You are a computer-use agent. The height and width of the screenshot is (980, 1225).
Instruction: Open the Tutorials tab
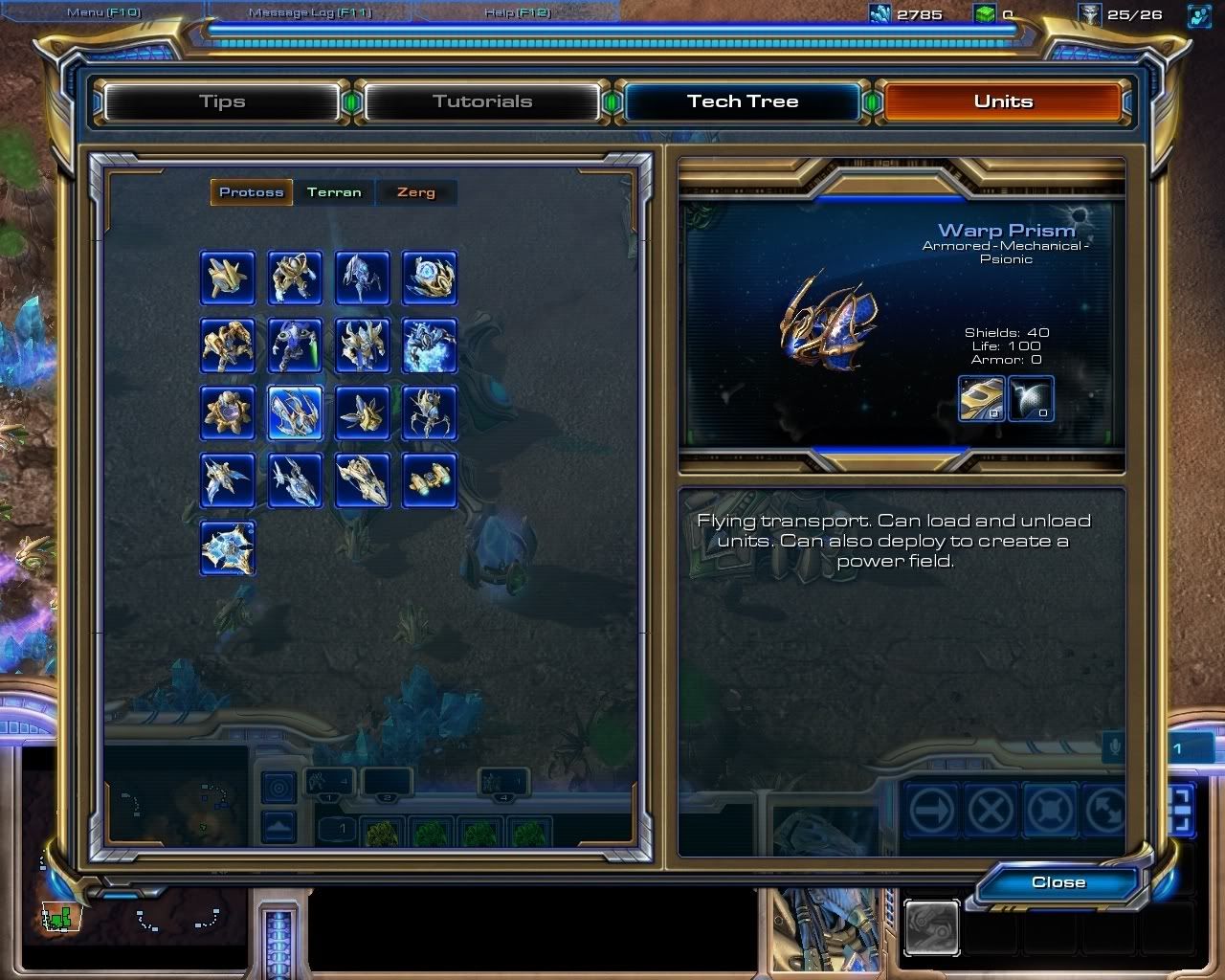pyautogui.click(x=482, y=100)
